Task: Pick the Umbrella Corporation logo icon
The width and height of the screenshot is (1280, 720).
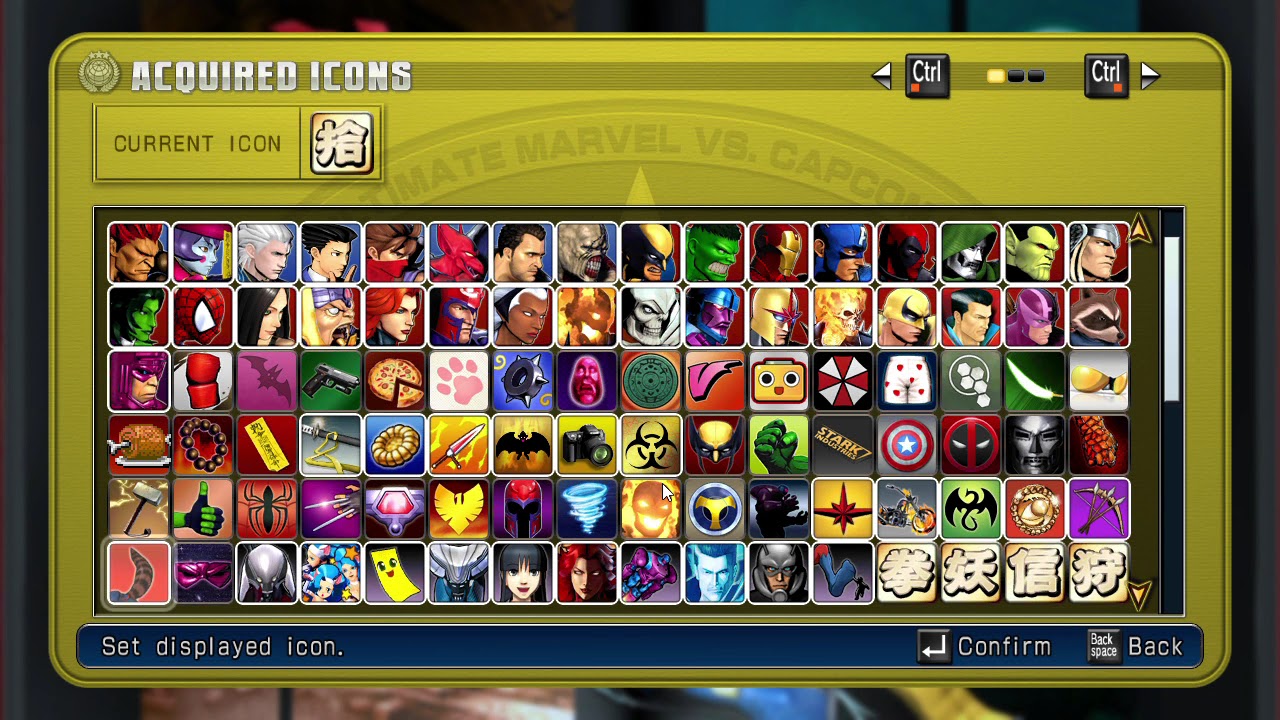Action: pyautogui.click(x=843, y=380)
